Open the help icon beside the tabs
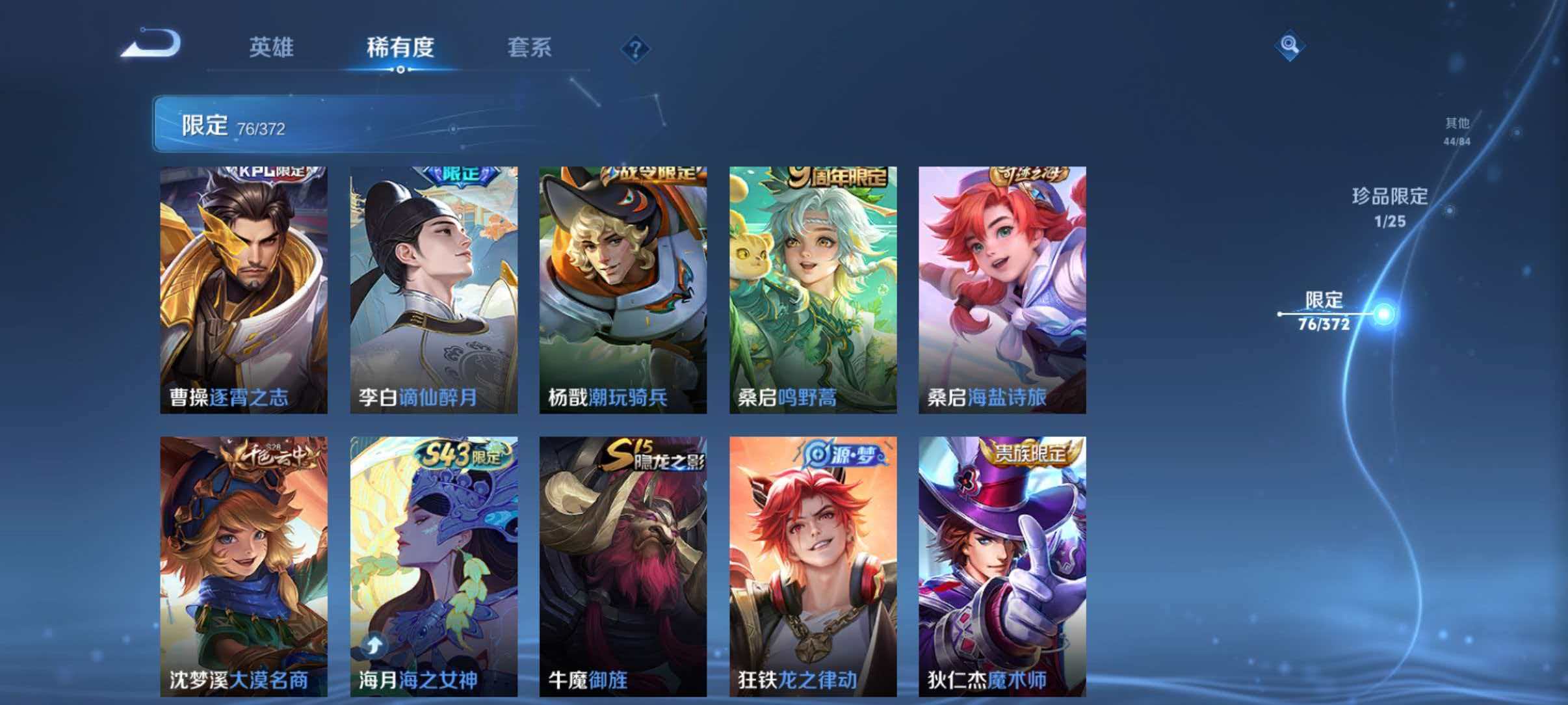 click(636, 48)
